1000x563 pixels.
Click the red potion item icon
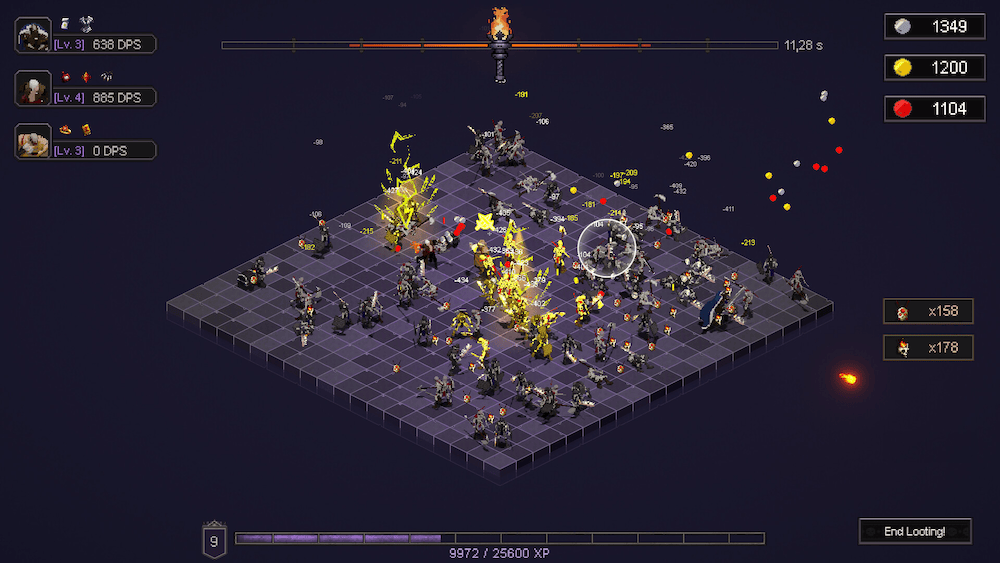tap(66, 76)
